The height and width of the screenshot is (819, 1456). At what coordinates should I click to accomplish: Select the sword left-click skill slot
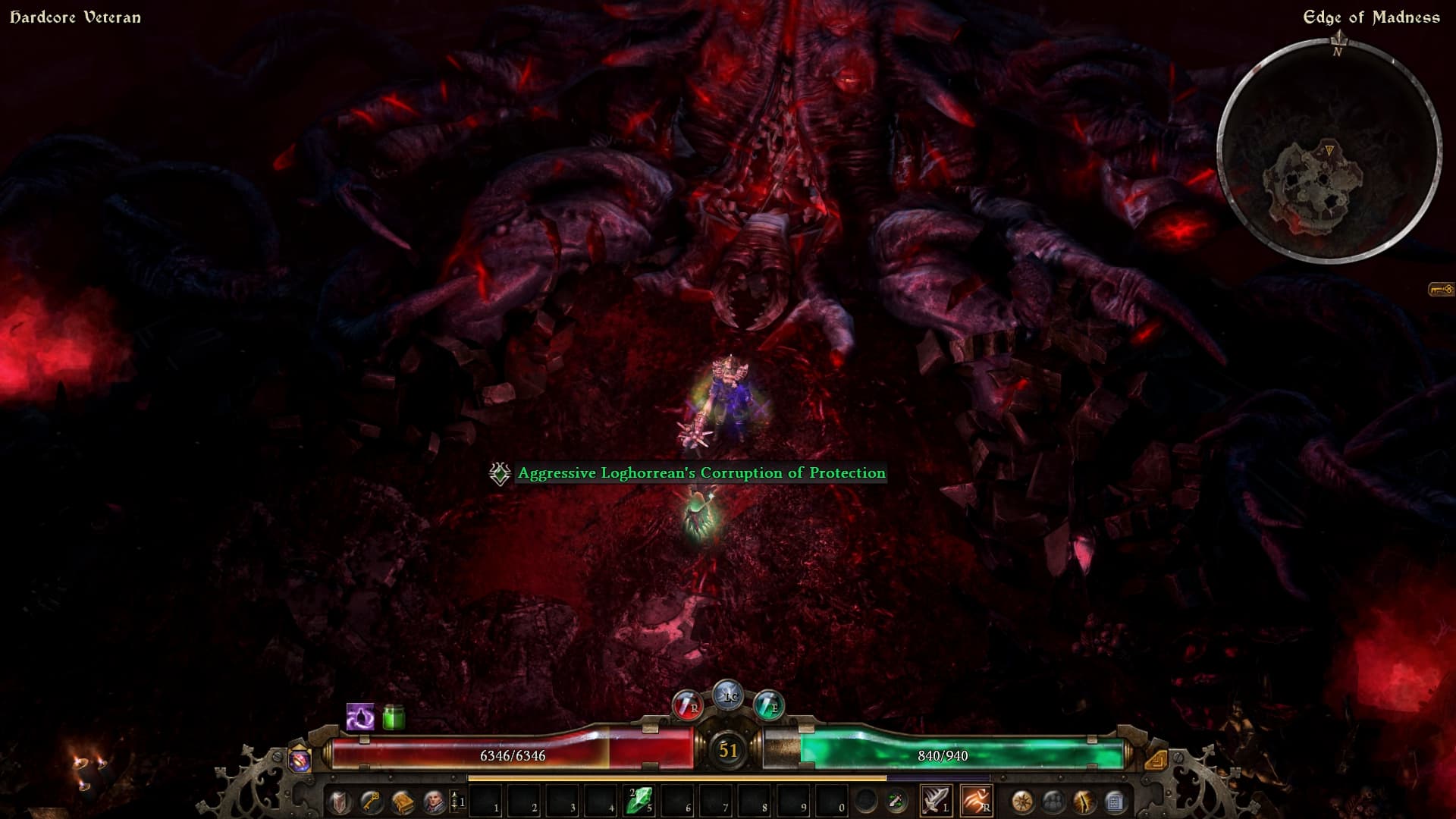tap(935, 801)
